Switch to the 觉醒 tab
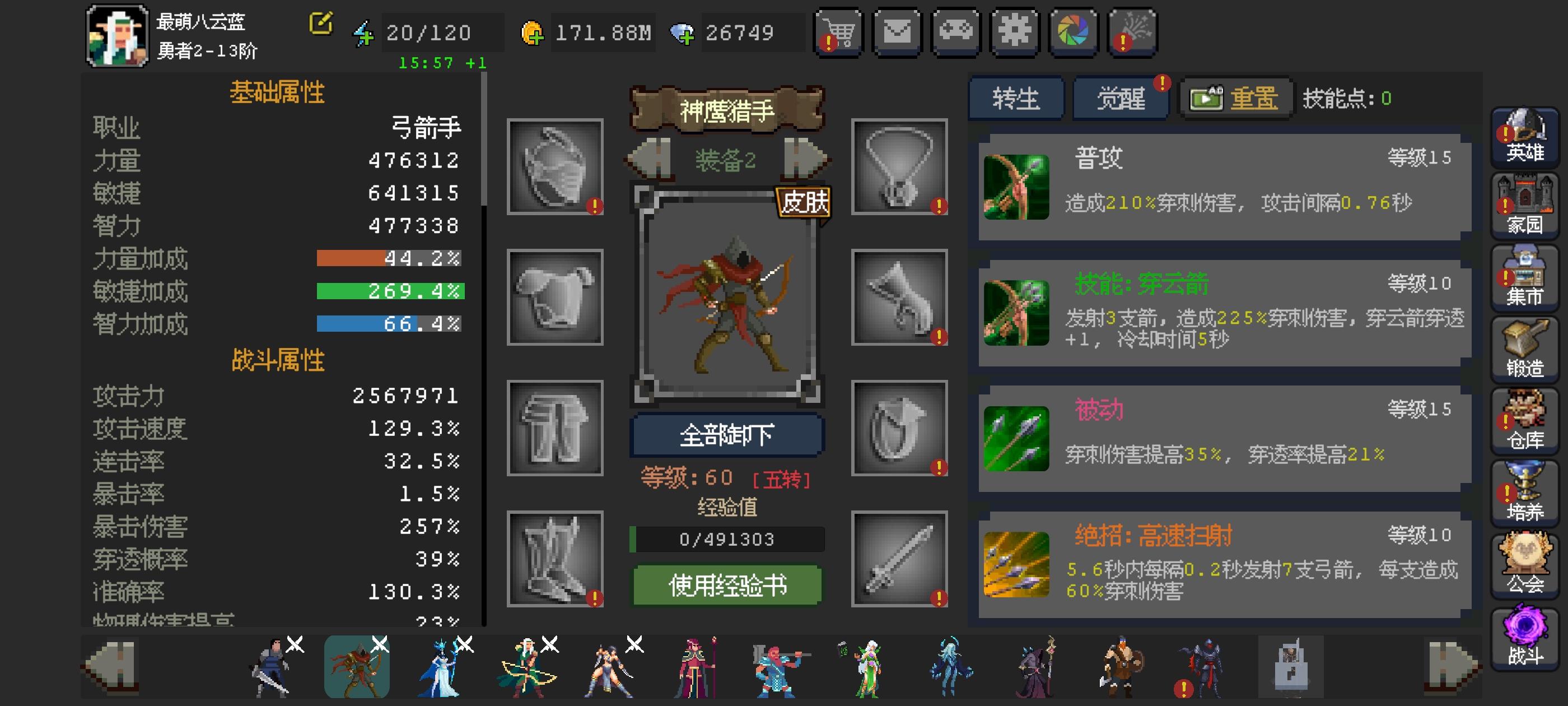 coord(1120,97)
